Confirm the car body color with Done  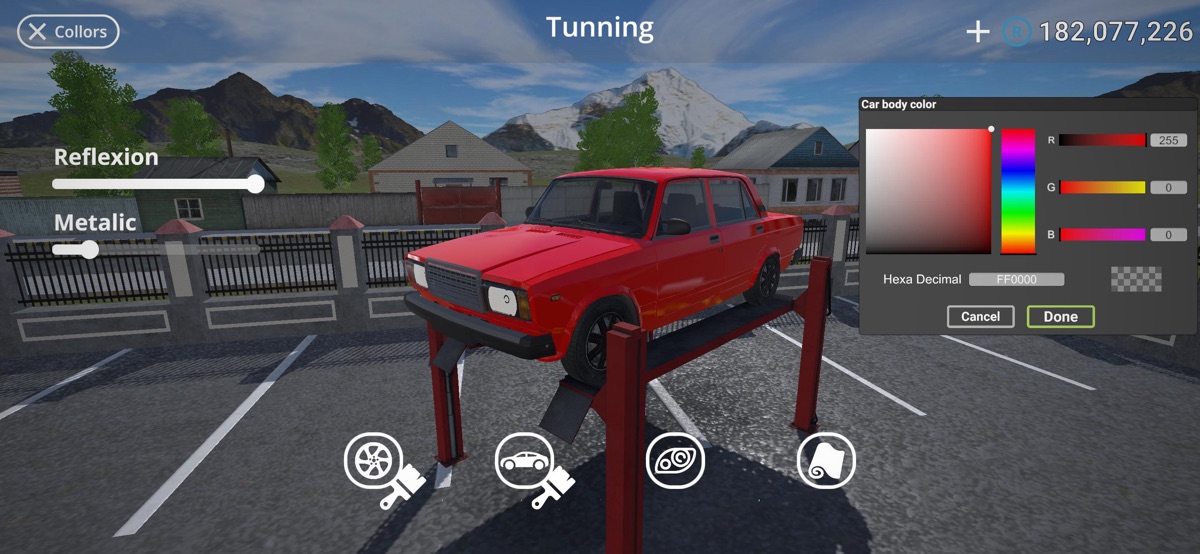(1060, 317)
